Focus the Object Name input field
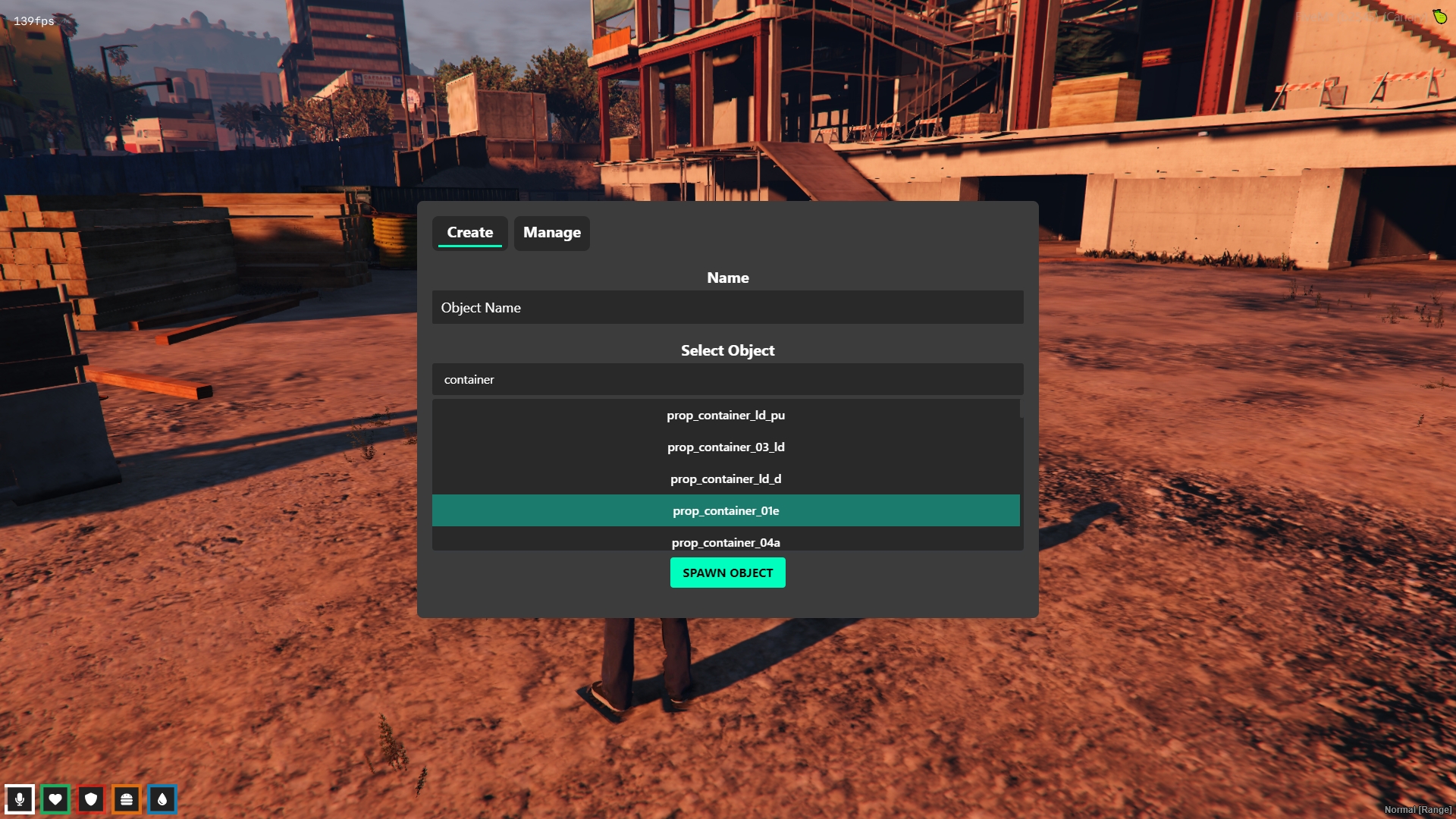 coord(727,308)
